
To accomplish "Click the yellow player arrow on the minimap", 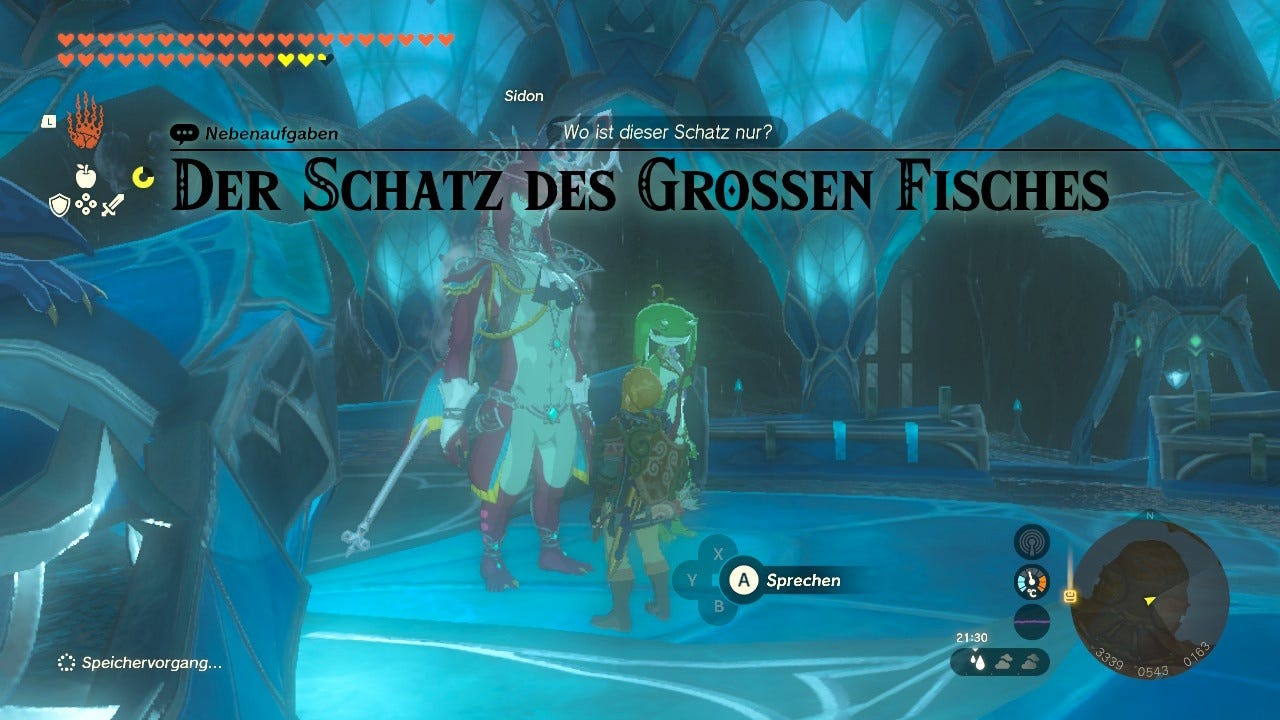I will pos(1149,601).
